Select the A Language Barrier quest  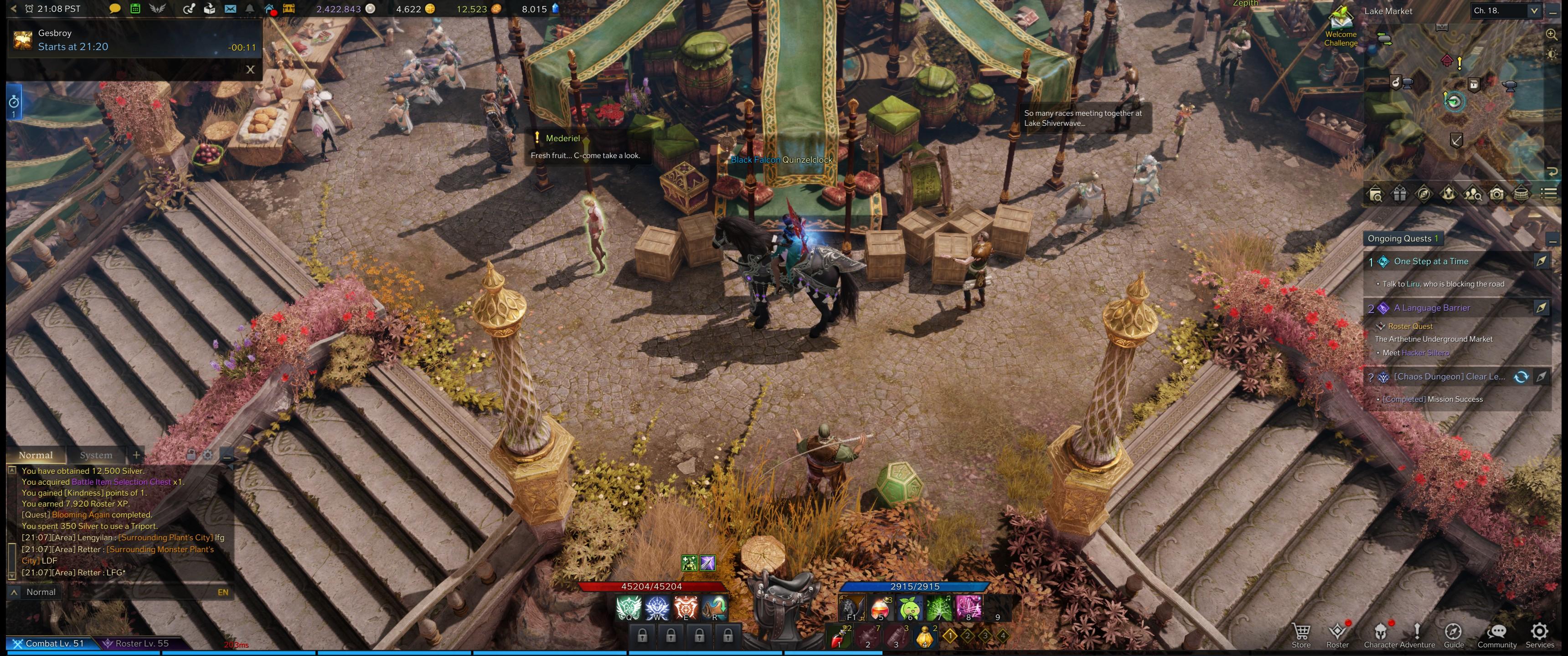tap(1432, 308)
